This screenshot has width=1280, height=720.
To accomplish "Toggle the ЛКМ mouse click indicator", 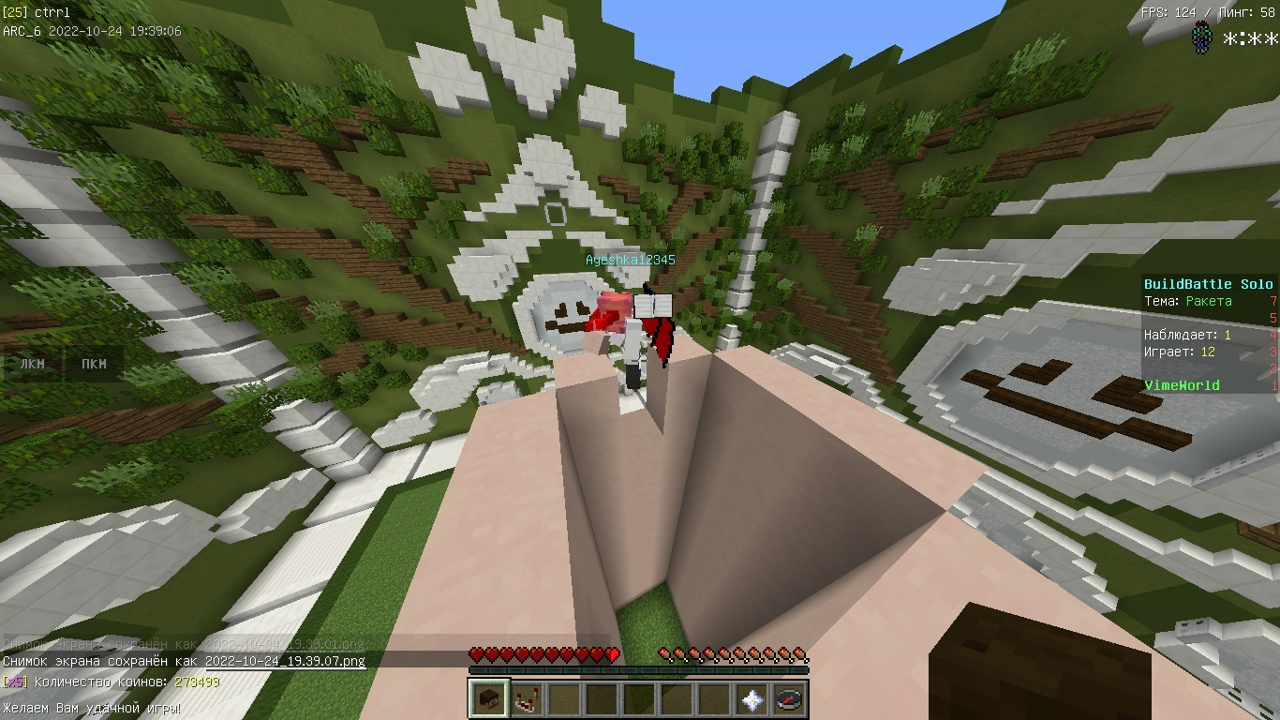I will [33, 364].
